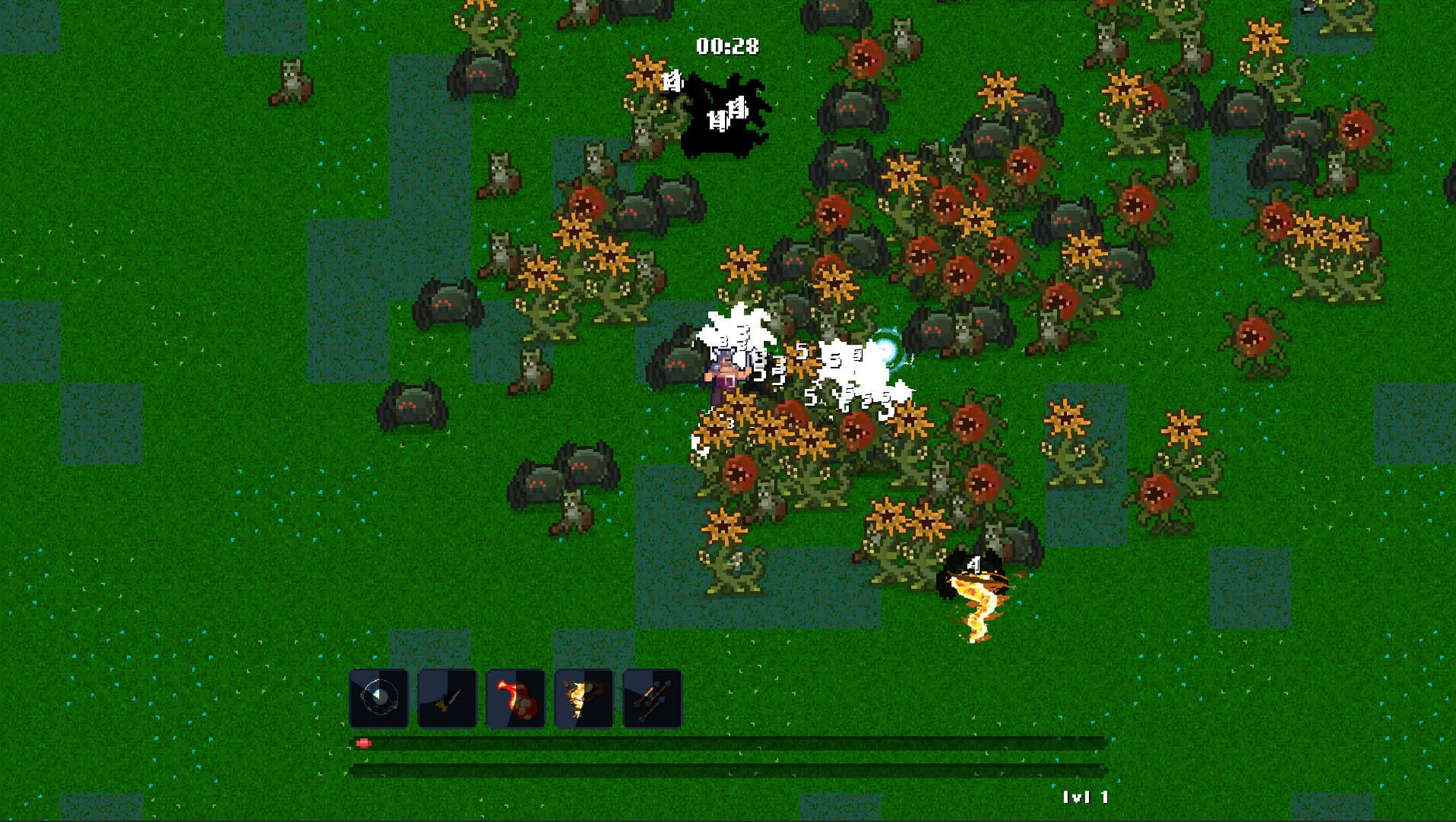The image size is (1456, 822).
Task: Activate the dagger weapon slot
Action: point(447,698)
